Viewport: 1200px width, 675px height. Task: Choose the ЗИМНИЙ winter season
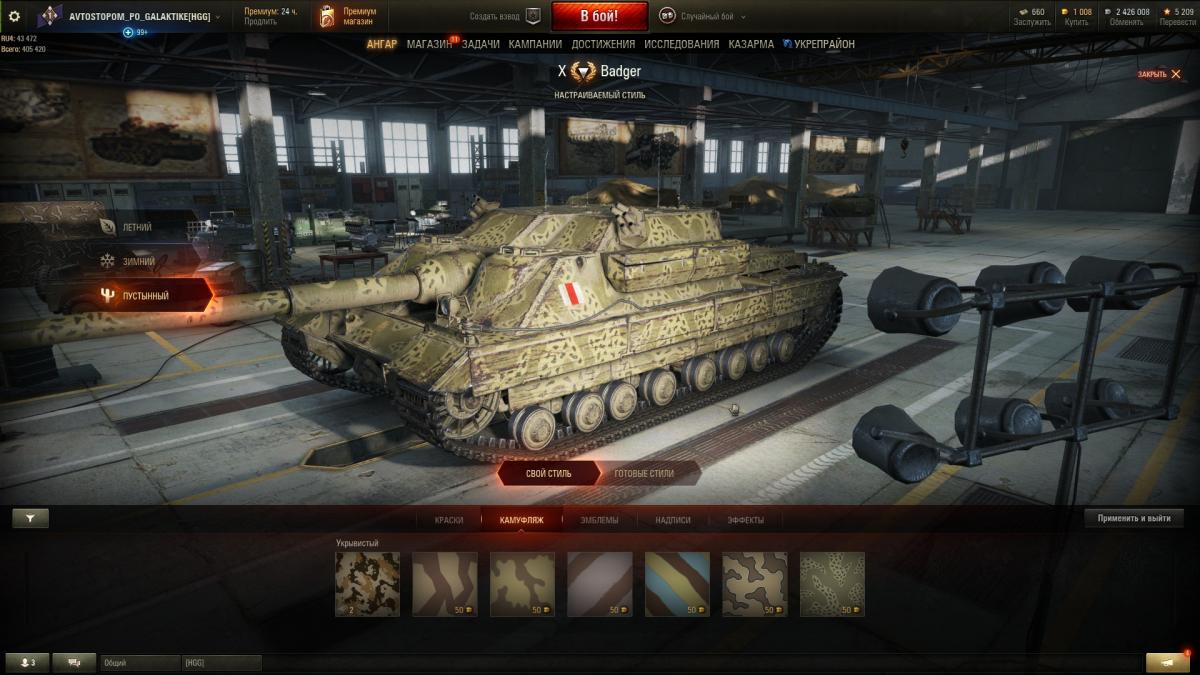point(138,261)
